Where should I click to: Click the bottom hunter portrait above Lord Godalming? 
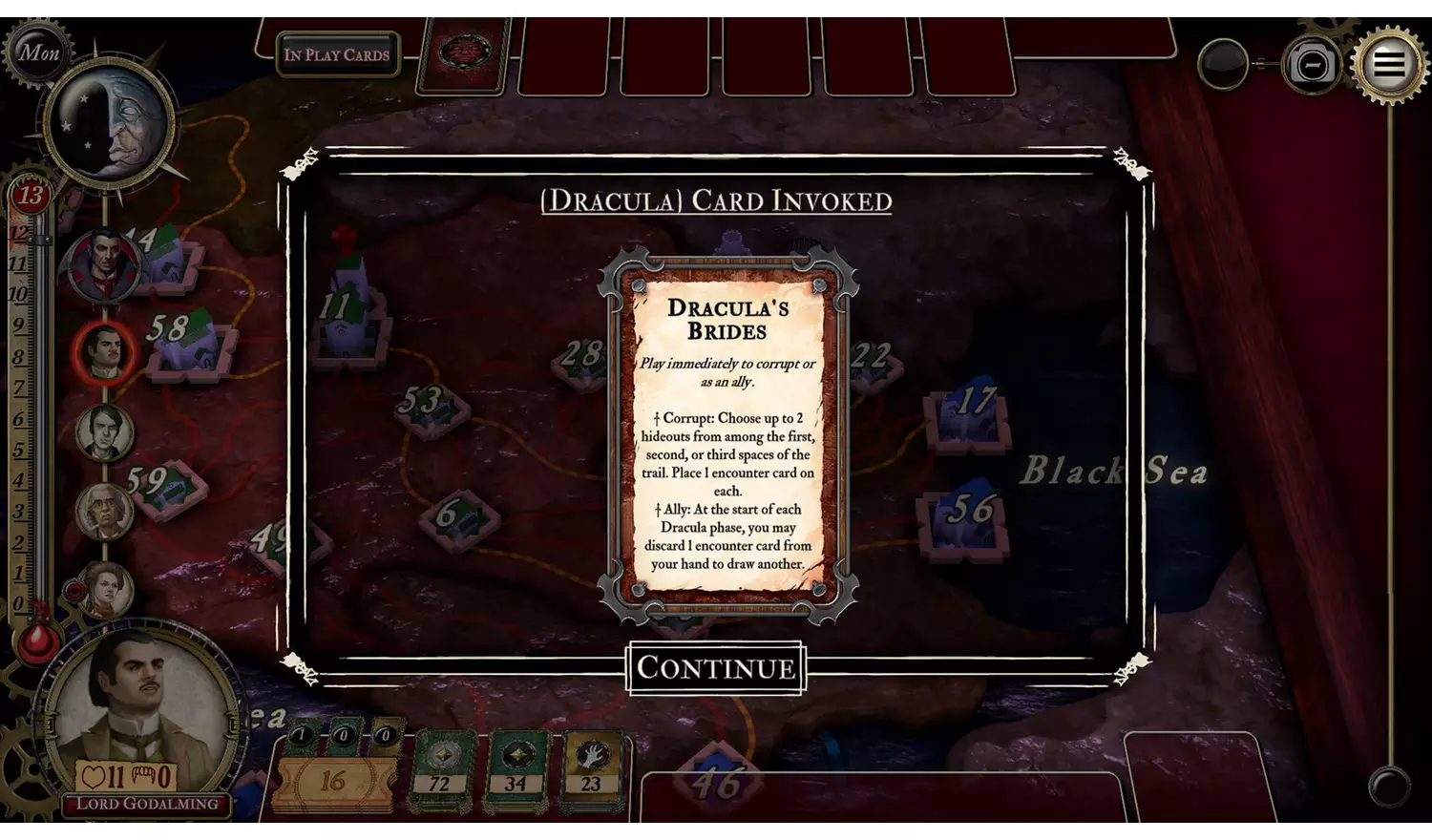[107, 592]
